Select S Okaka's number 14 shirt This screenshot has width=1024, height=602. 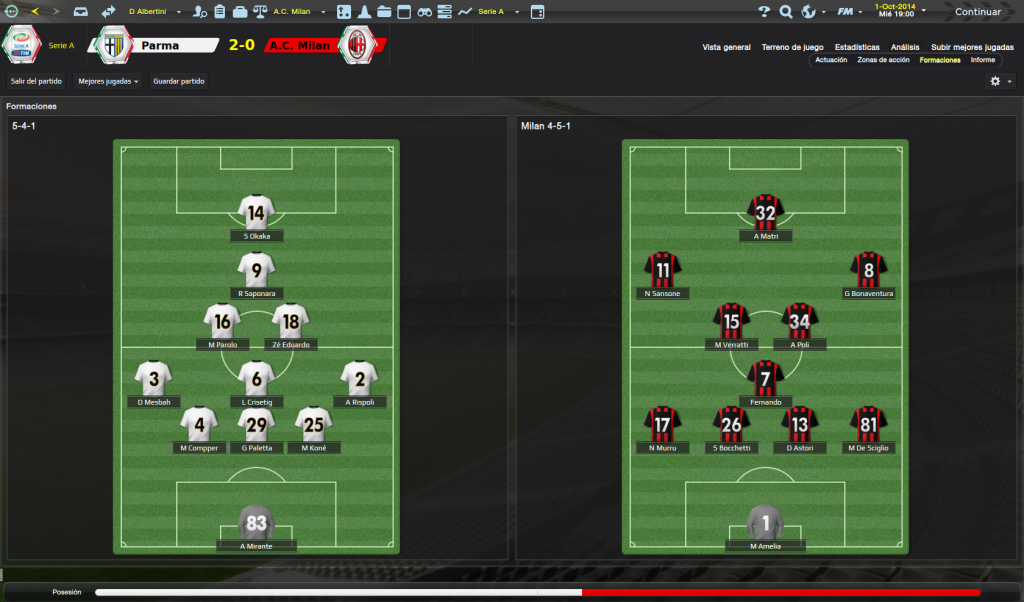[x=256, y=212]
